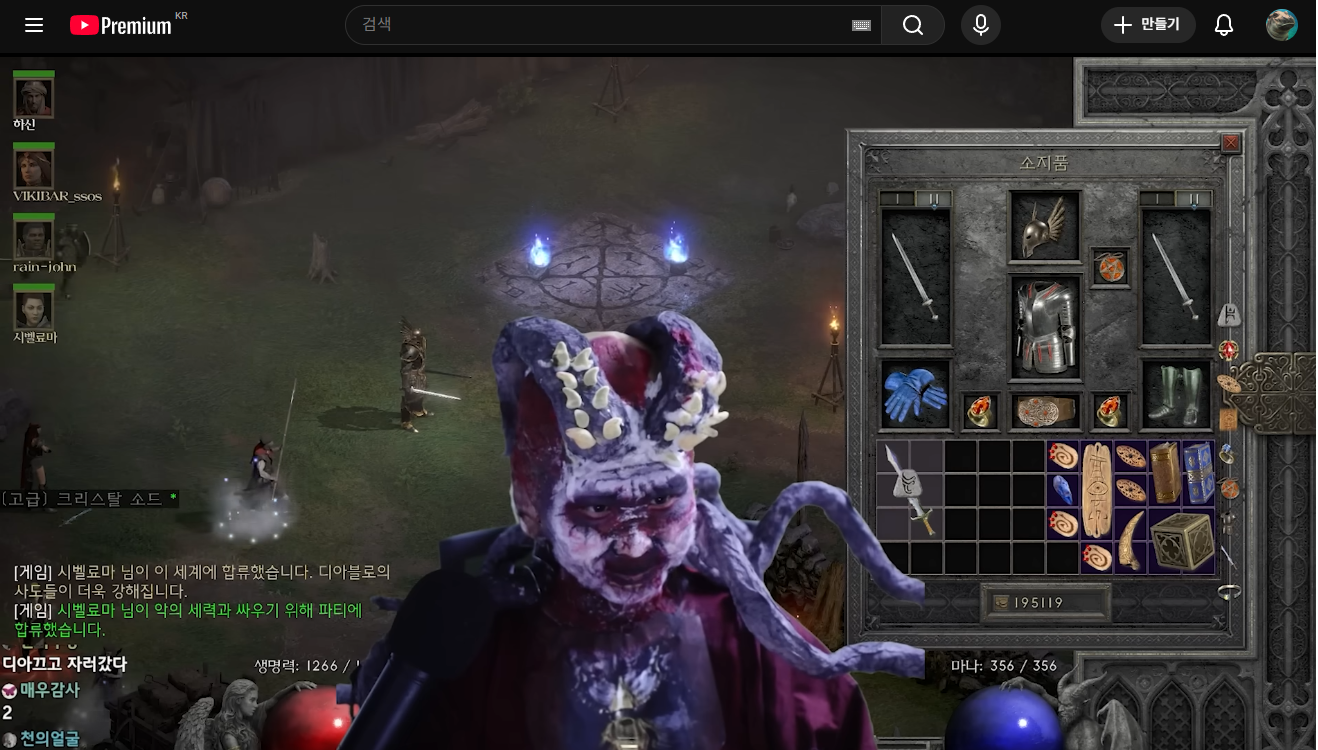Pick the sword in the left weapon slot
Screen dimensions: 1318x750
click(x=915, y=277)
